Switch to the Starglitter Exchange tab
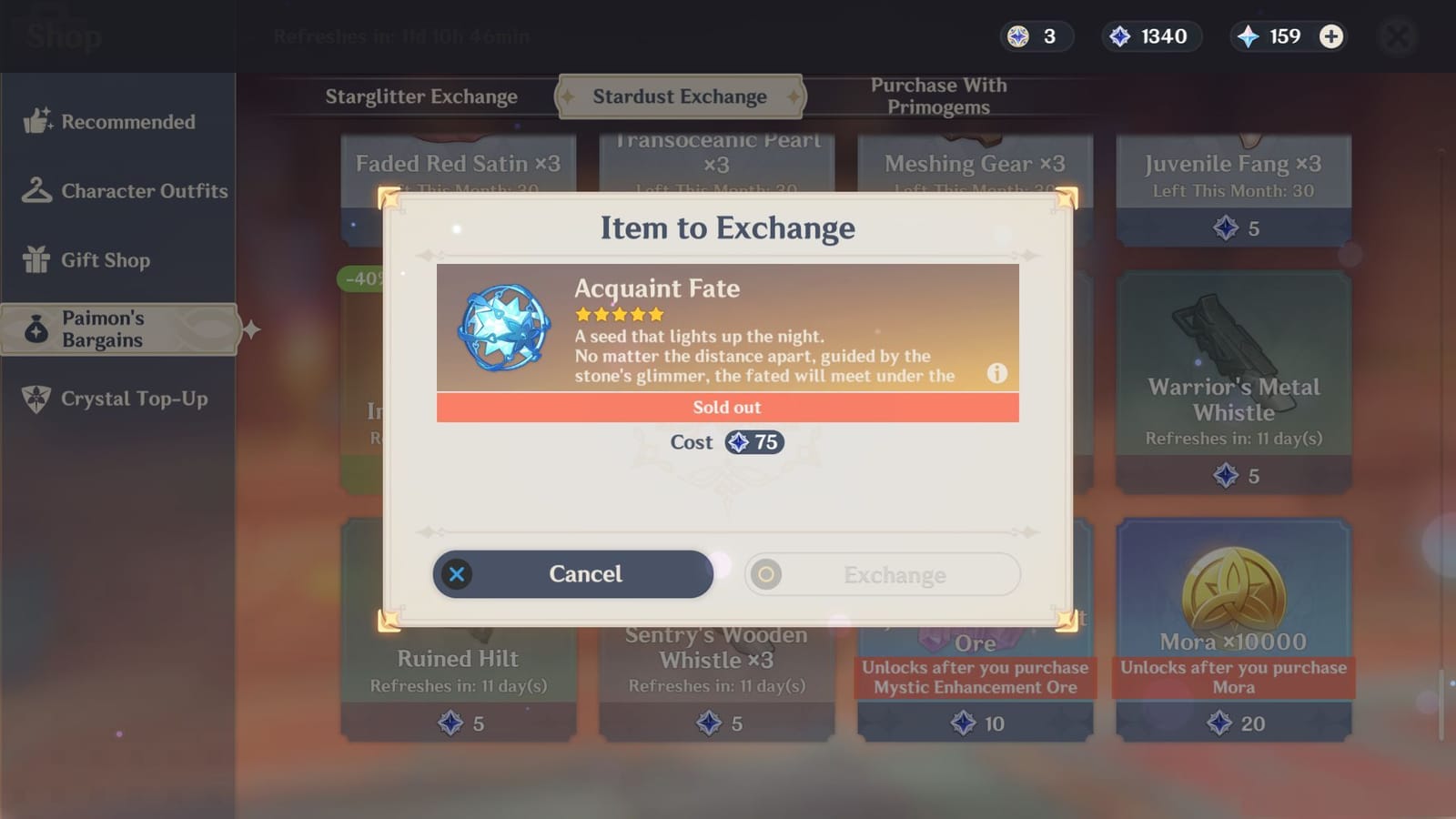The height and width of the screenshot is (819, 1456). [x=421, y=96]
